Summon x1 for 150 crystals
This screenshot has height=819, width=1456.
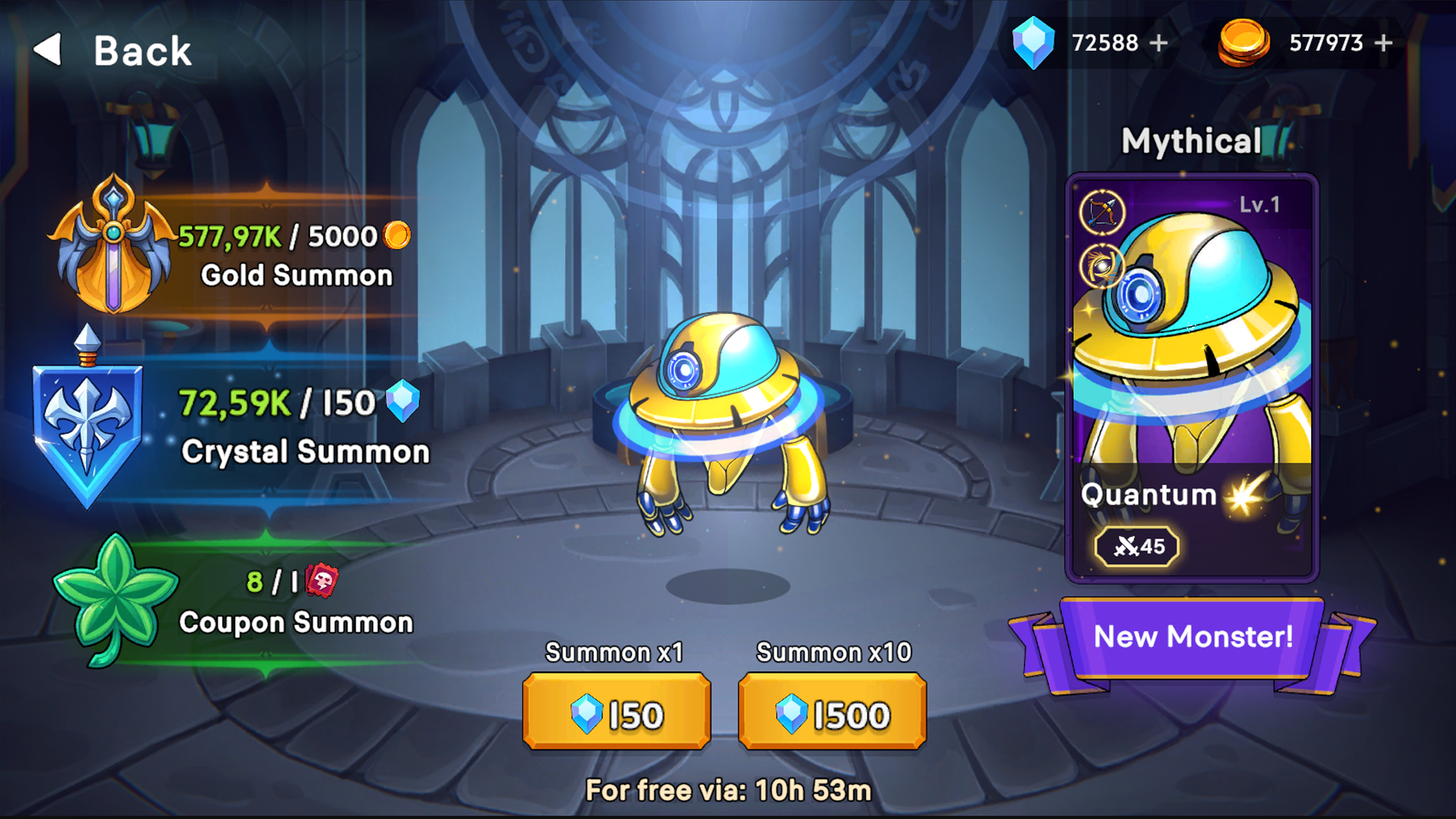[x=617, y=713]
